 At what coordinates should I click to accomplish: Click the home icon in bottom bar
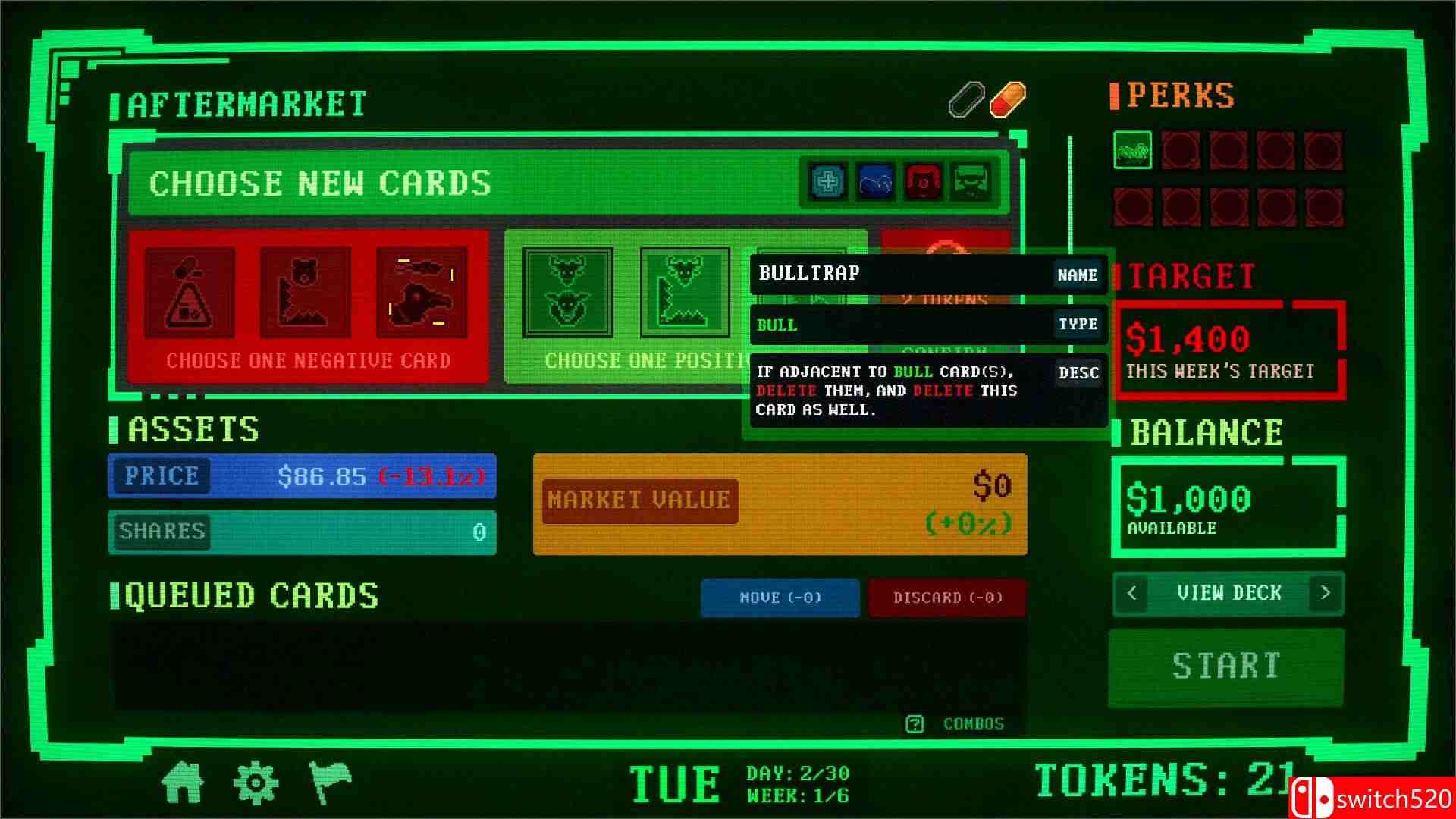click(184, 783)
